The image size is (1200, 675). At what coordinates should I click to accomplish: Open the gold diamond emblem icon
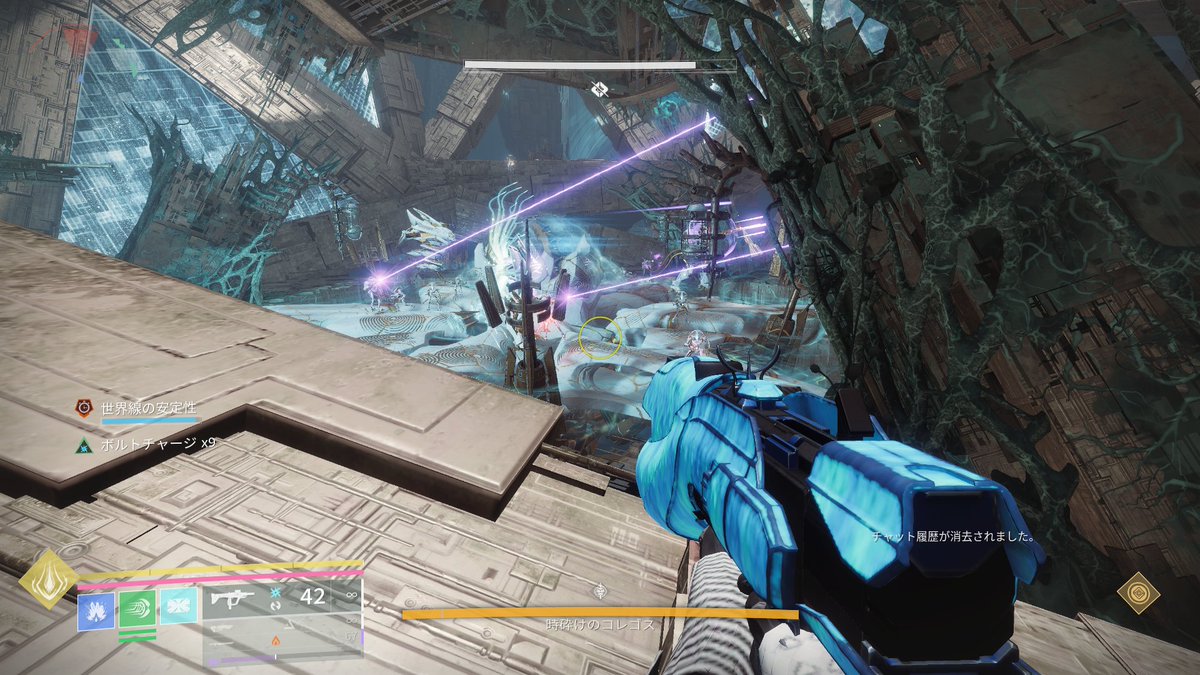point(1138,593)
